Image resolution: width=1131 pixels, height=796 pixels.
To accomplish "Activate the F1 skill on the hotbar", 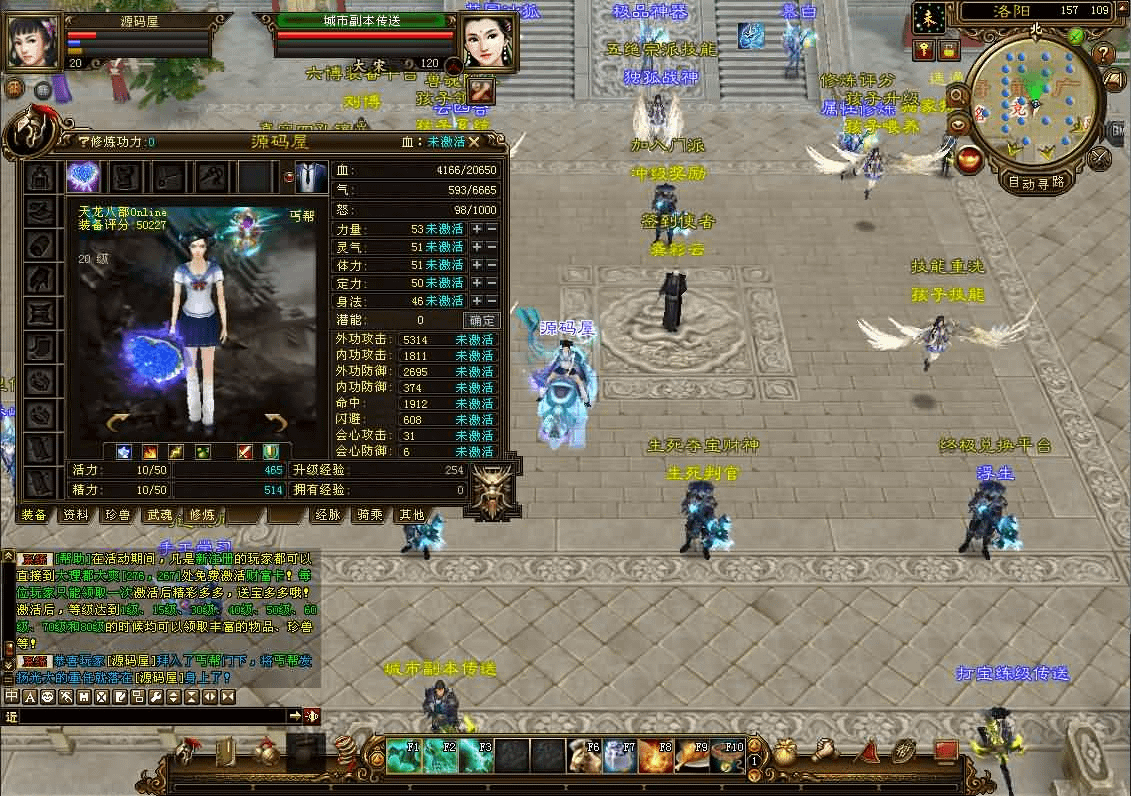I will click(x=403, y=755).
